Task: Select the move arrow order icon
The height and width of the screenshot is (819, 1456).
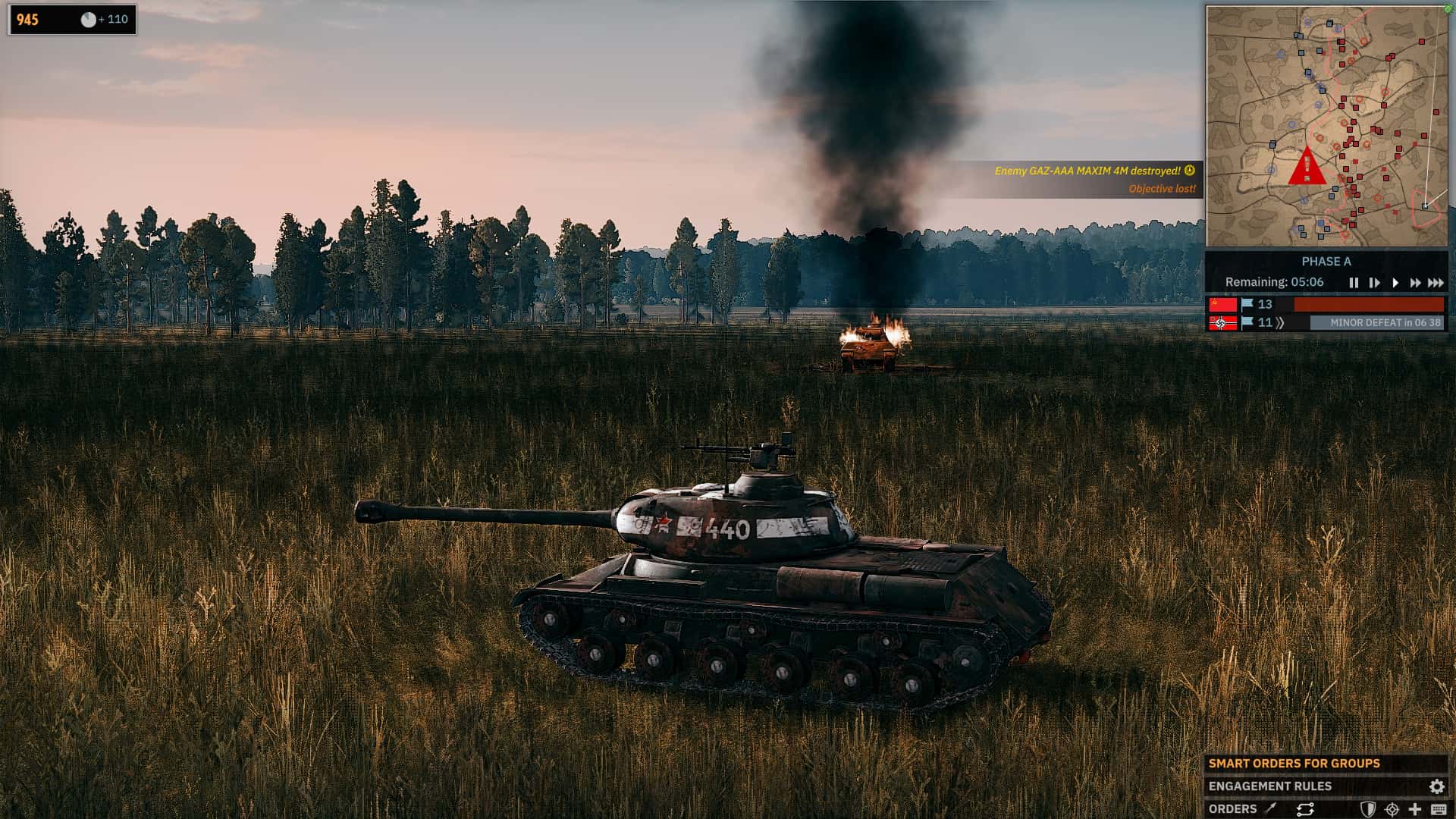Action: click(1270, 808)
